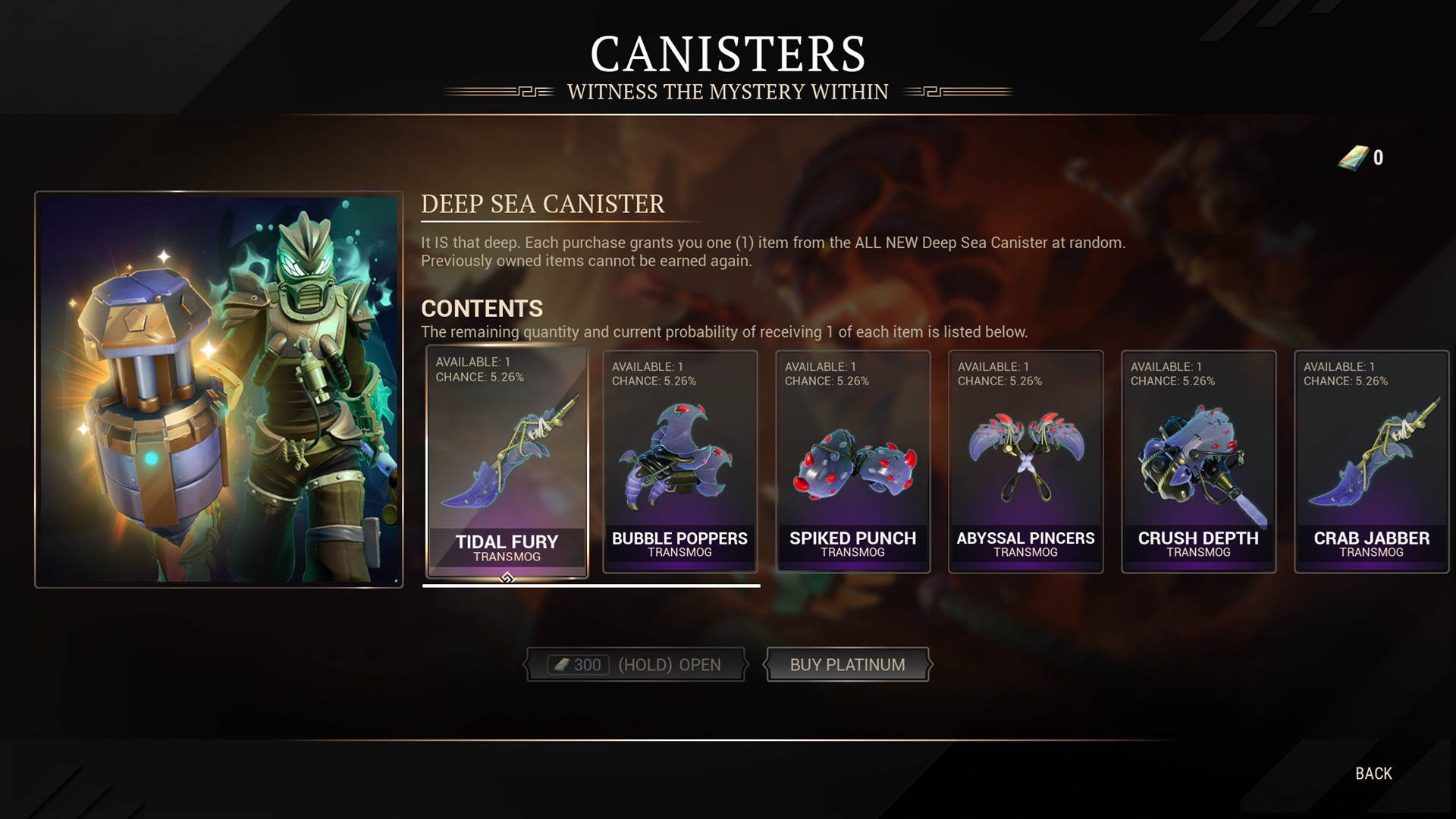Click the Deep Sea Canister artwork
Screen dimensions: 1456x819
click(x=218, y=389)
